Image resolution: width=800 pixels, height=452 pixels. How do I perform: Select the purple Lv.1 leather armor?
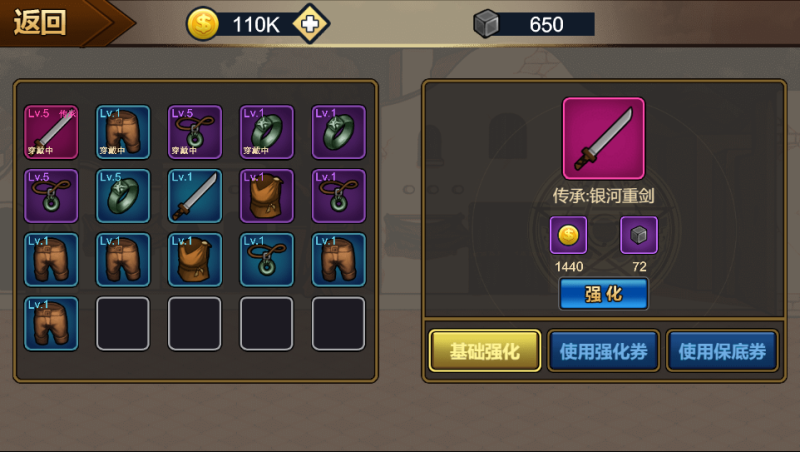point(267,195)
